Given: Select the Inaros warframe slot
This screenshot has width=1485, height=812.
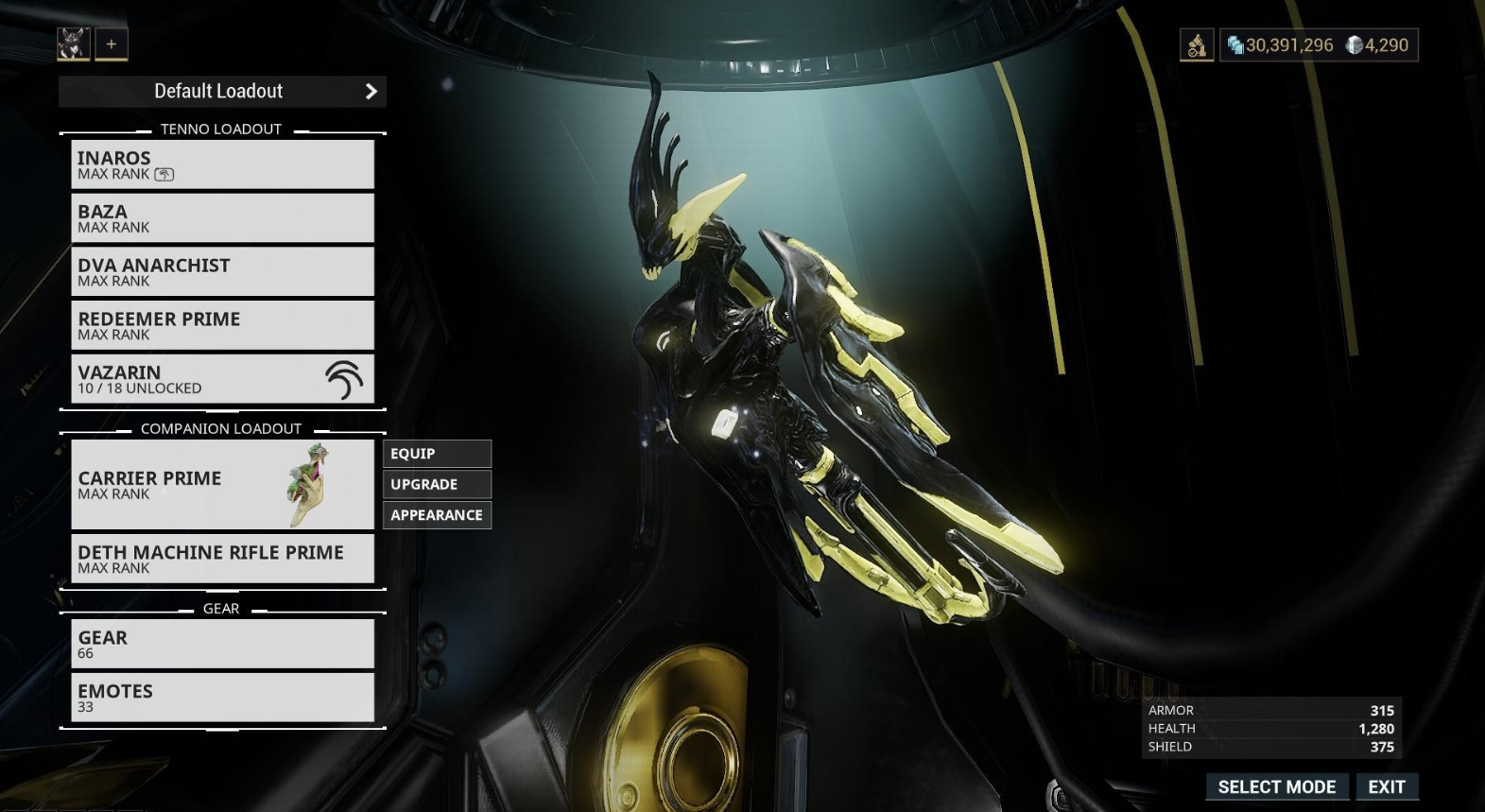Looking at the screenshot, I should click(x=222, y=164).
